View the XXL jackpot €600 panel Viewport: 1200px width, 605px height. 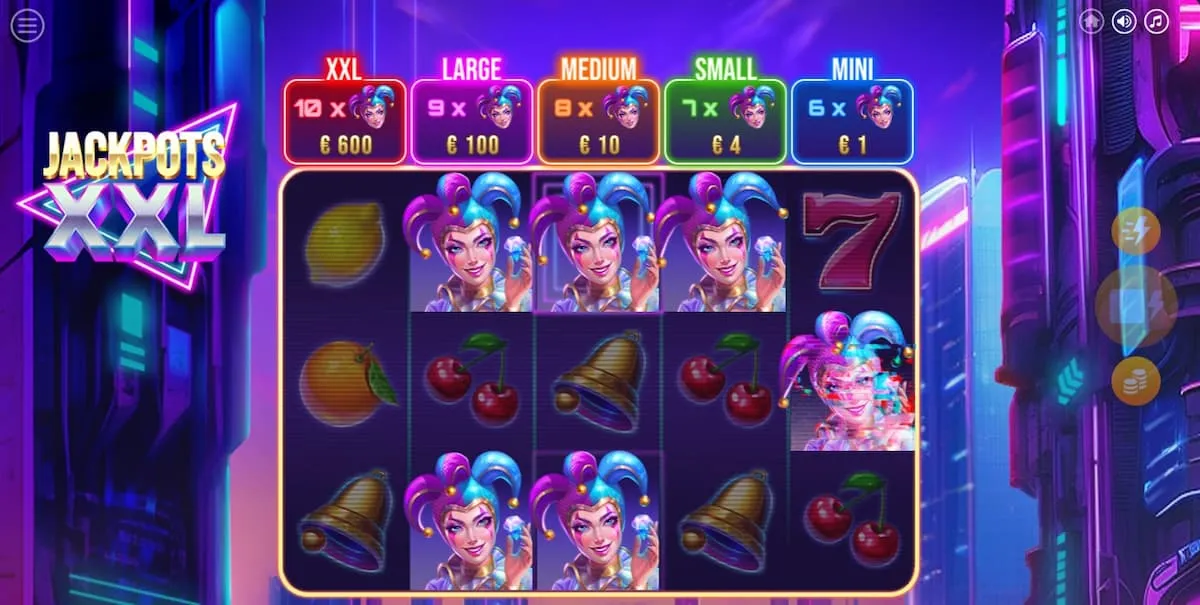[x=345, y=121]
